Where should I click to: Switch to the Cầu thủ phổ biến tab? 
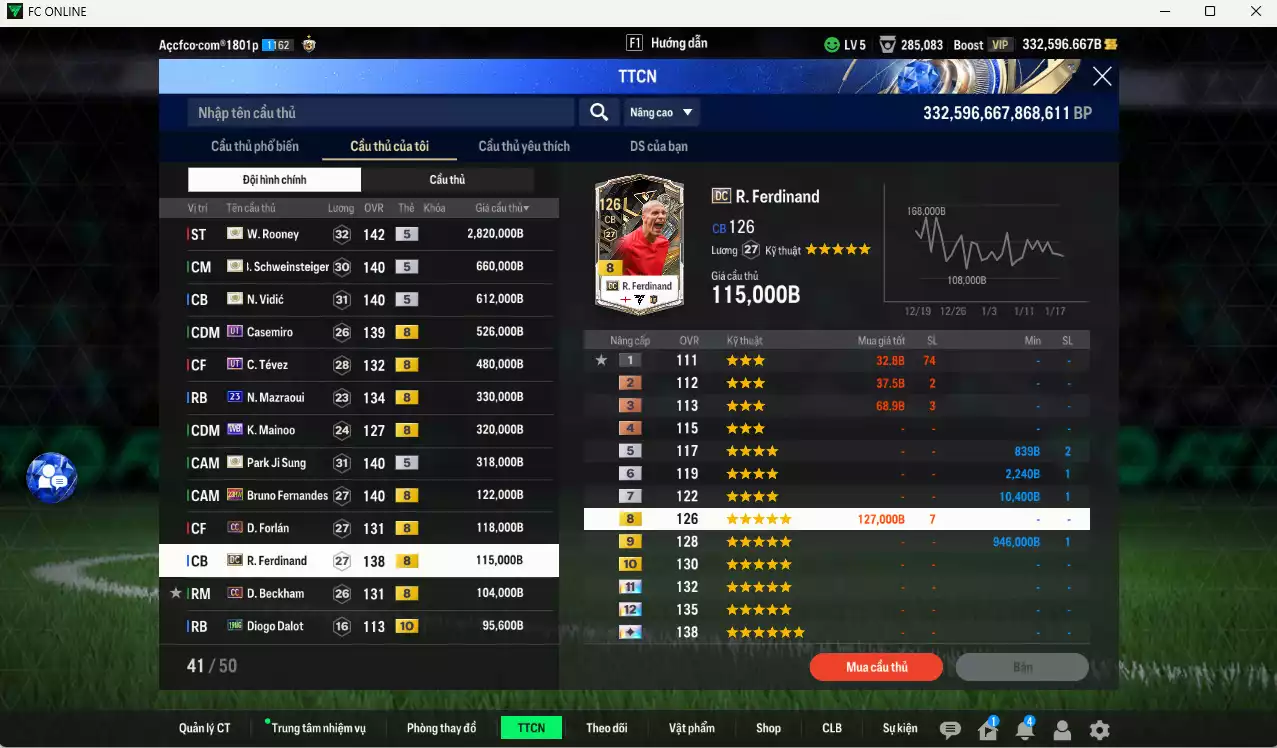[x=254, y=146]
